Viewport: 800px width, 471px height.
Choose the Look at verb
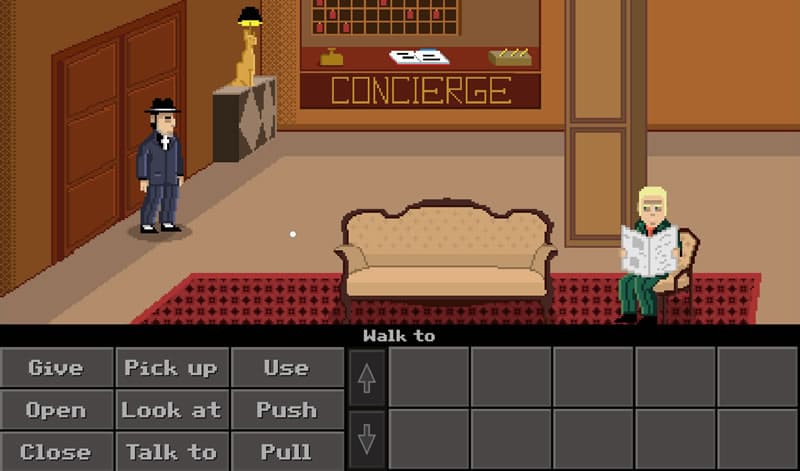pyautogui.click(x=171, y=409)
